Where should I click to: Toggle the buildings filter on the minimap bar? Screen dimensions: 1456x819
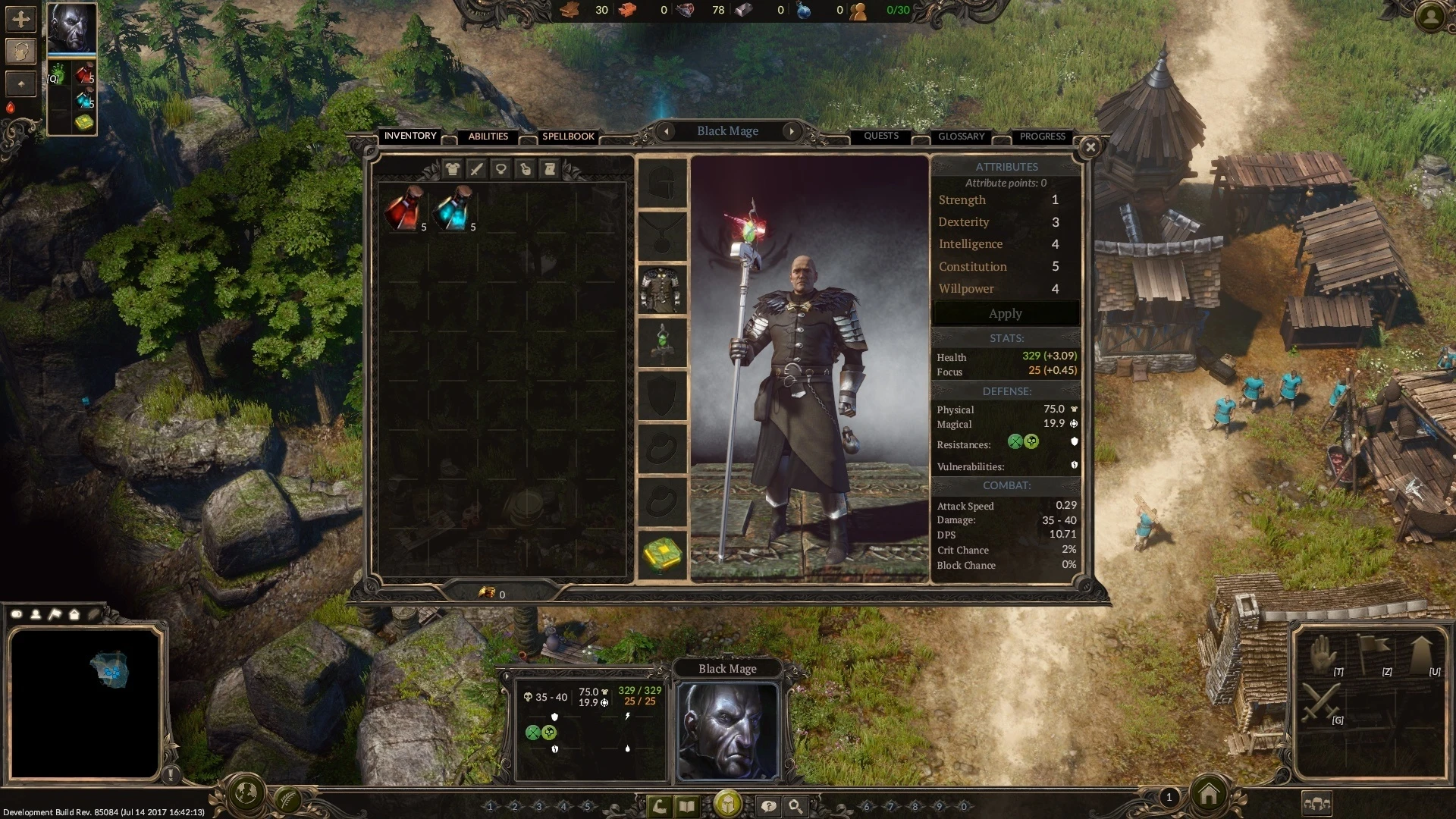coord(74,615)
